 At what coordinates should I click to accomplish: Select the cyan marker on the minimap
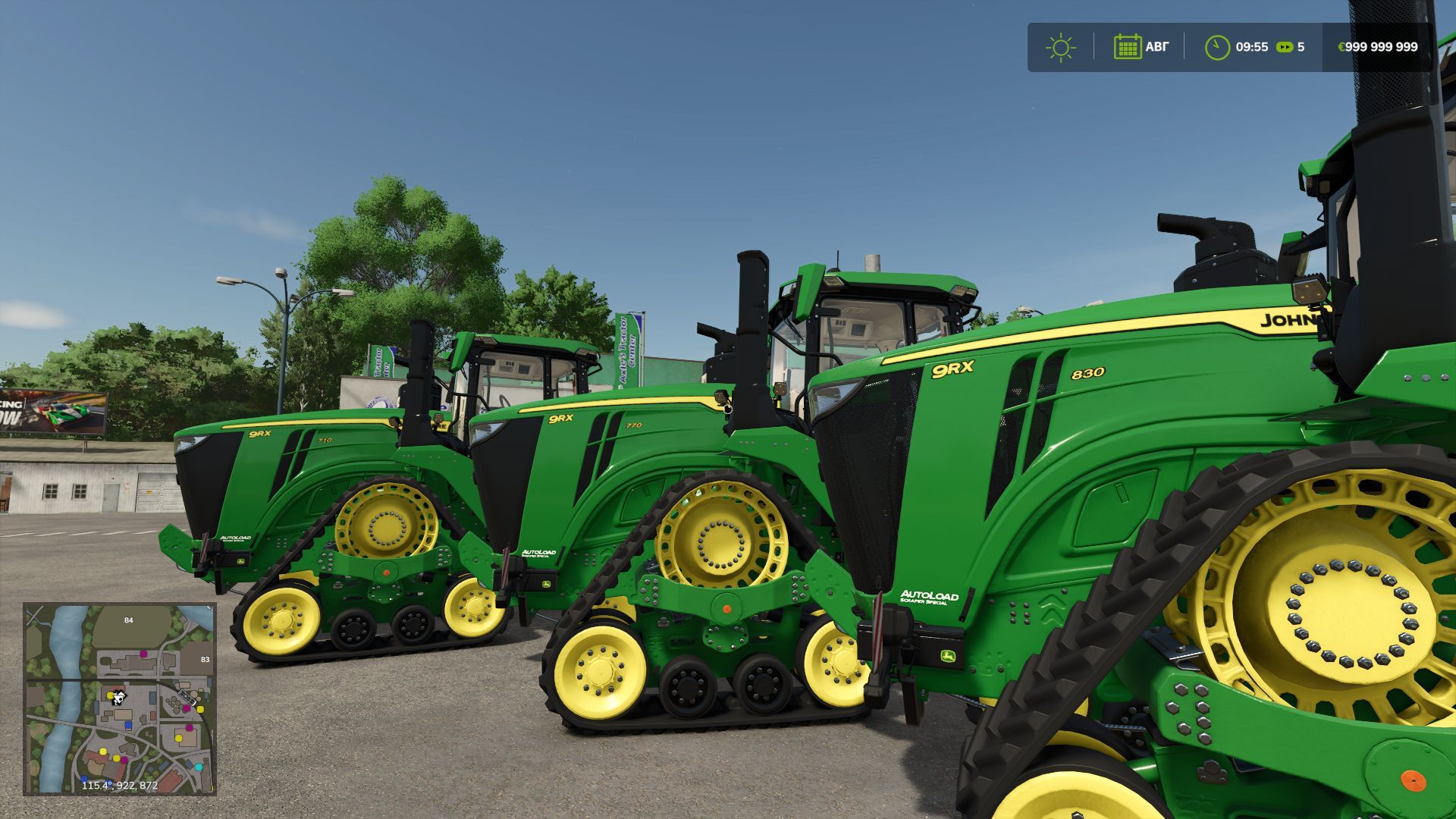(199, 767)
